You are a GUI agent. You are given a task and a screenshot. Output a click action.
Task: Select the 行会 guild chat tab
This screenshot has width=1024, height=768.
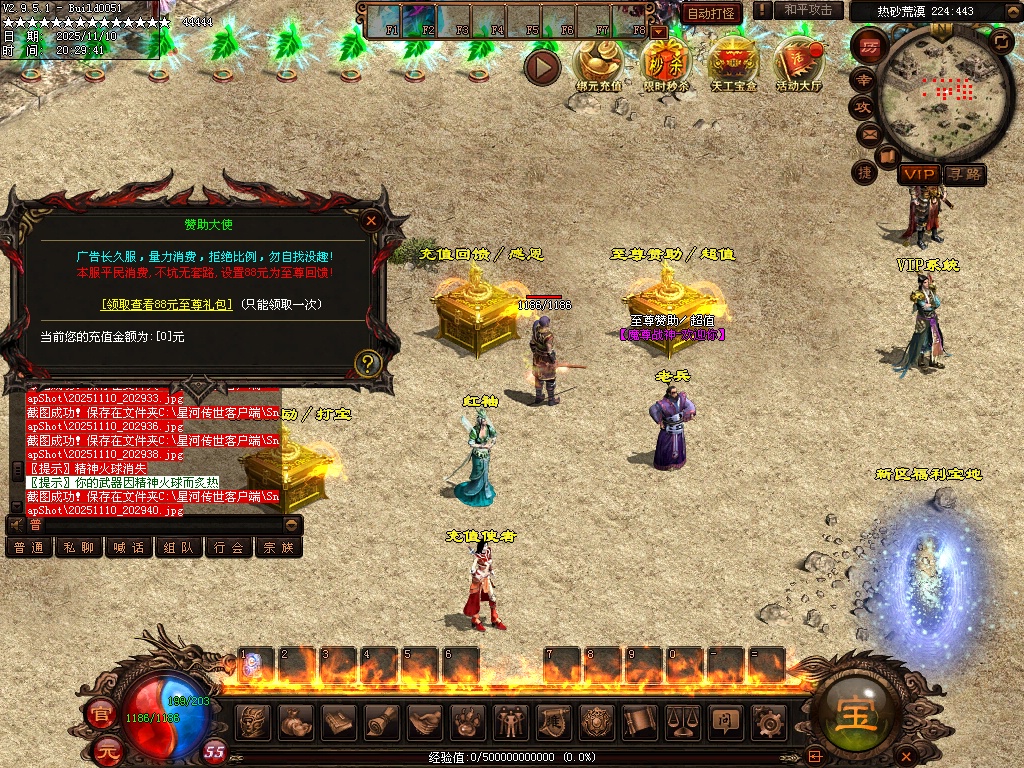pyautogui.click(x=229, y=547)
